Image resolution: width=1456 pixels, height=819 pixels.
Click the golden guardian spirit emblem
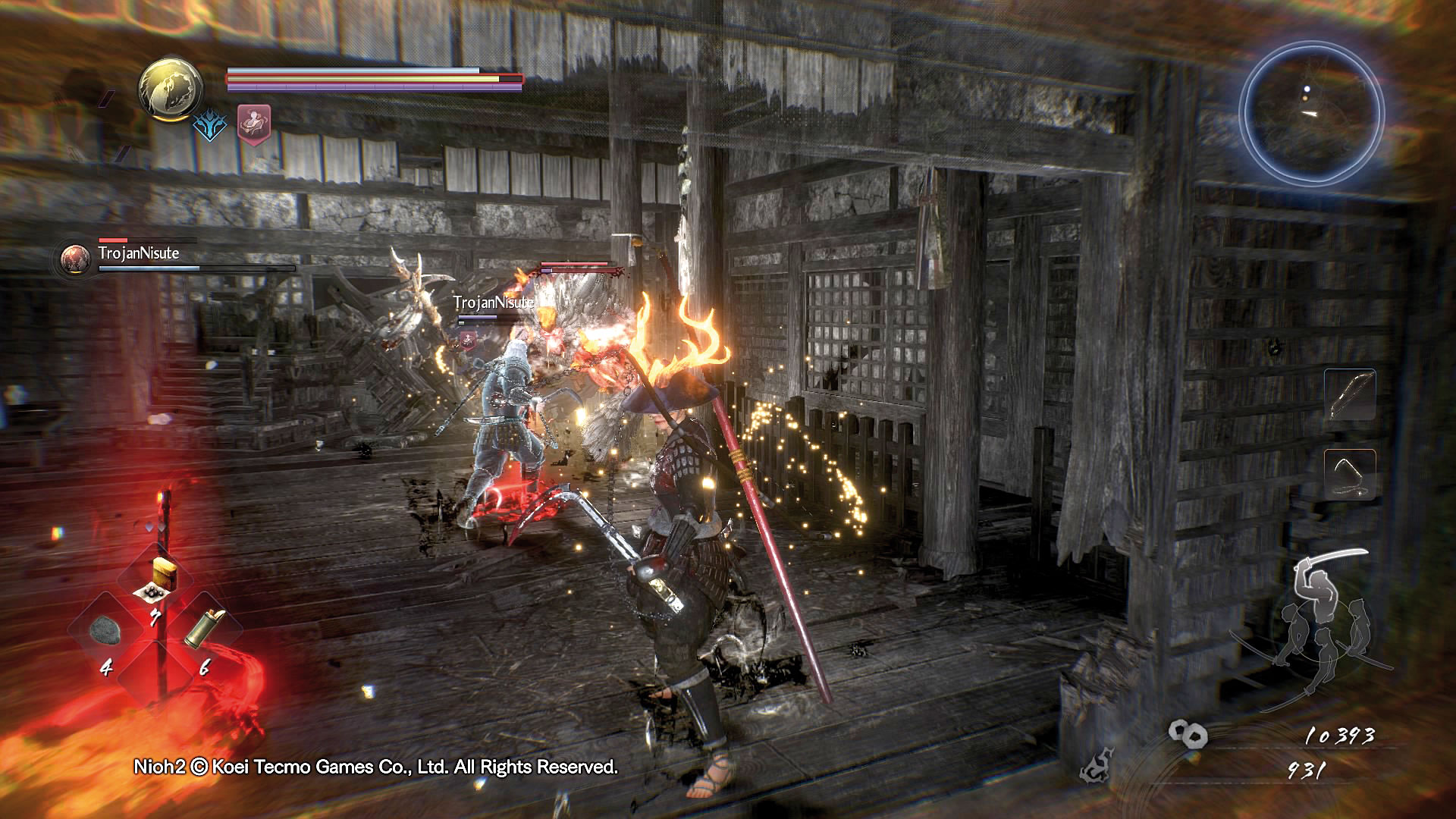tap(170, 89)
